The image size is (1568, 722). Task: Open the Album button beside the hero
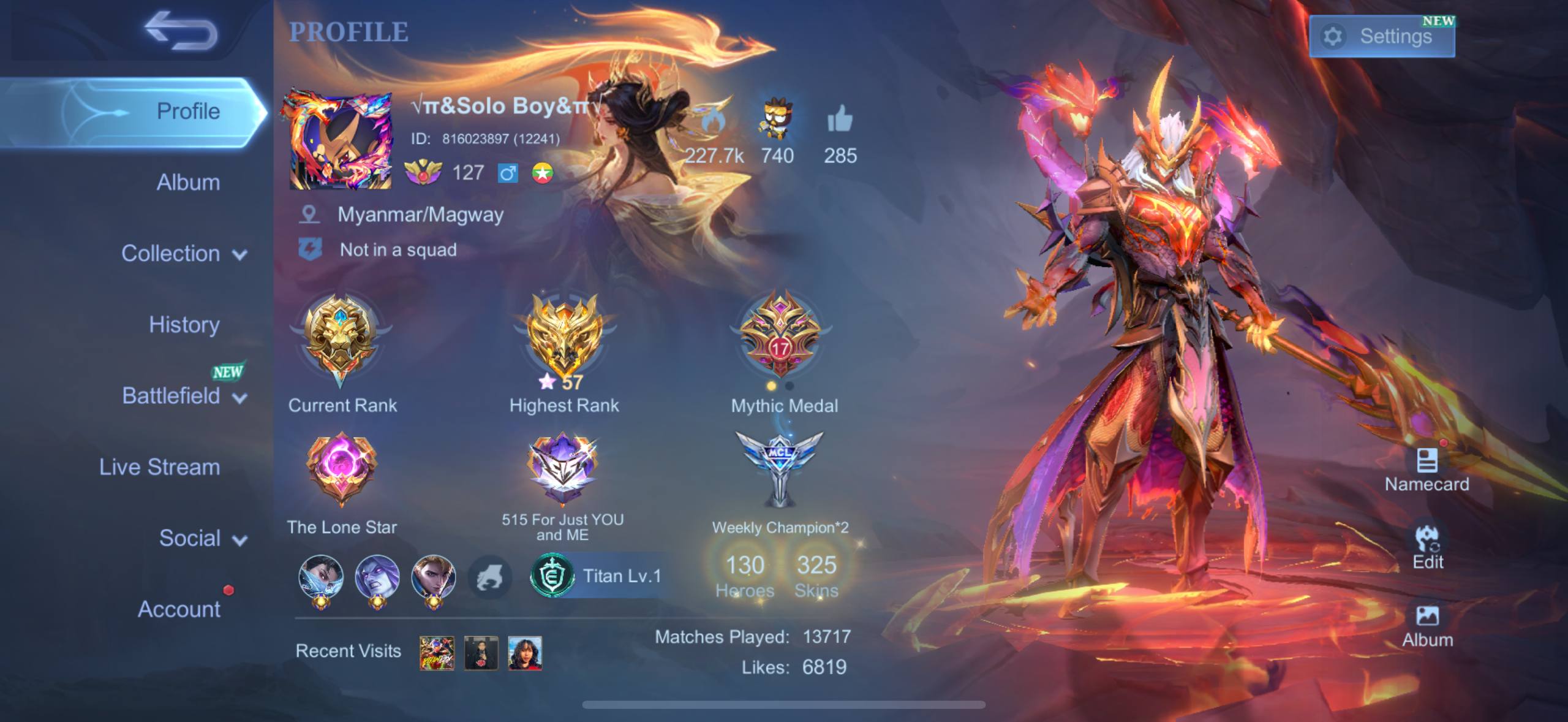click(x=1427, y=625)
